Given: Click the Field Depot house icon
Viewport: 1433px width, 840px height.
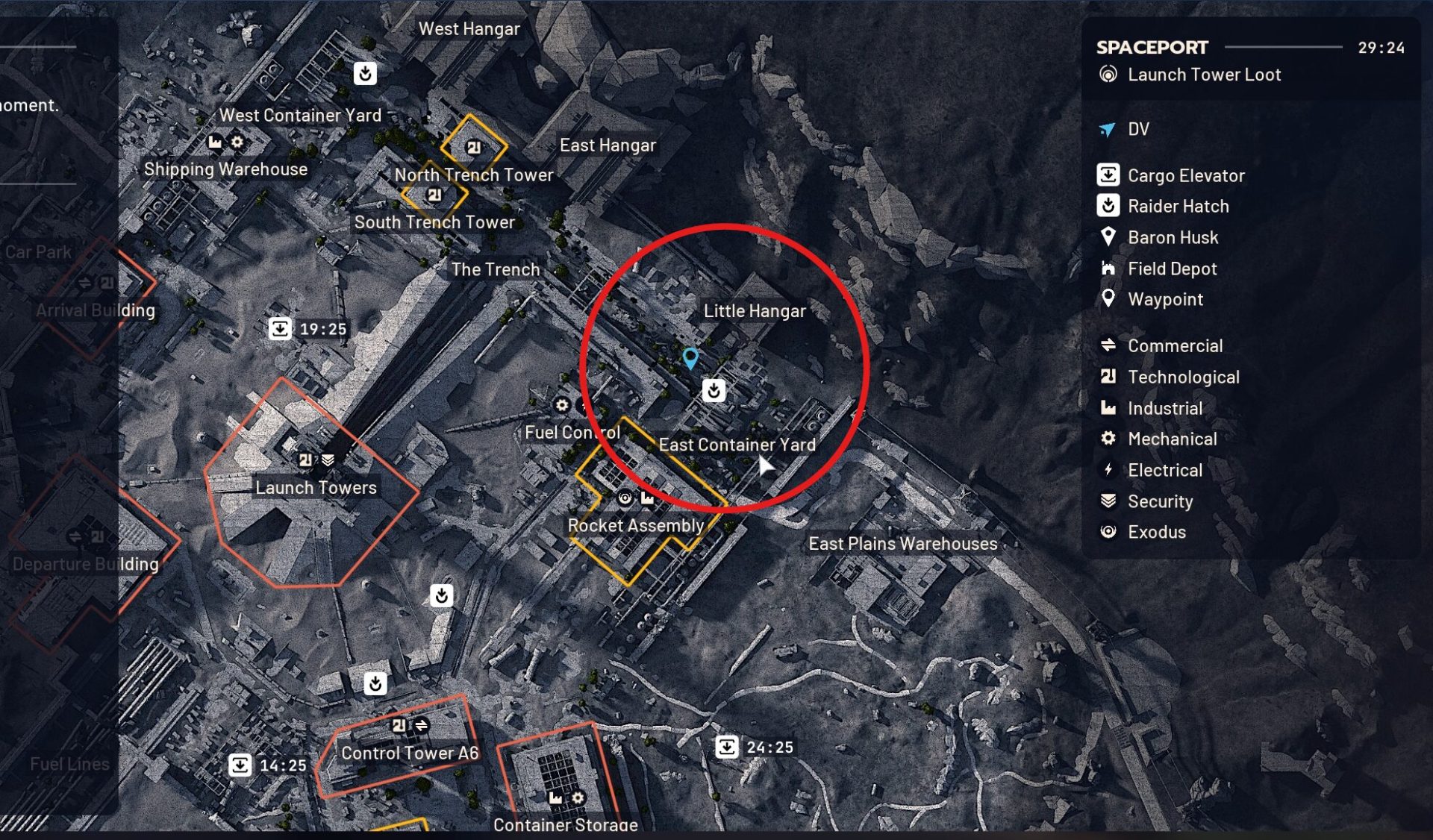Looking at the screenshot, I should tap(1110, 269).
